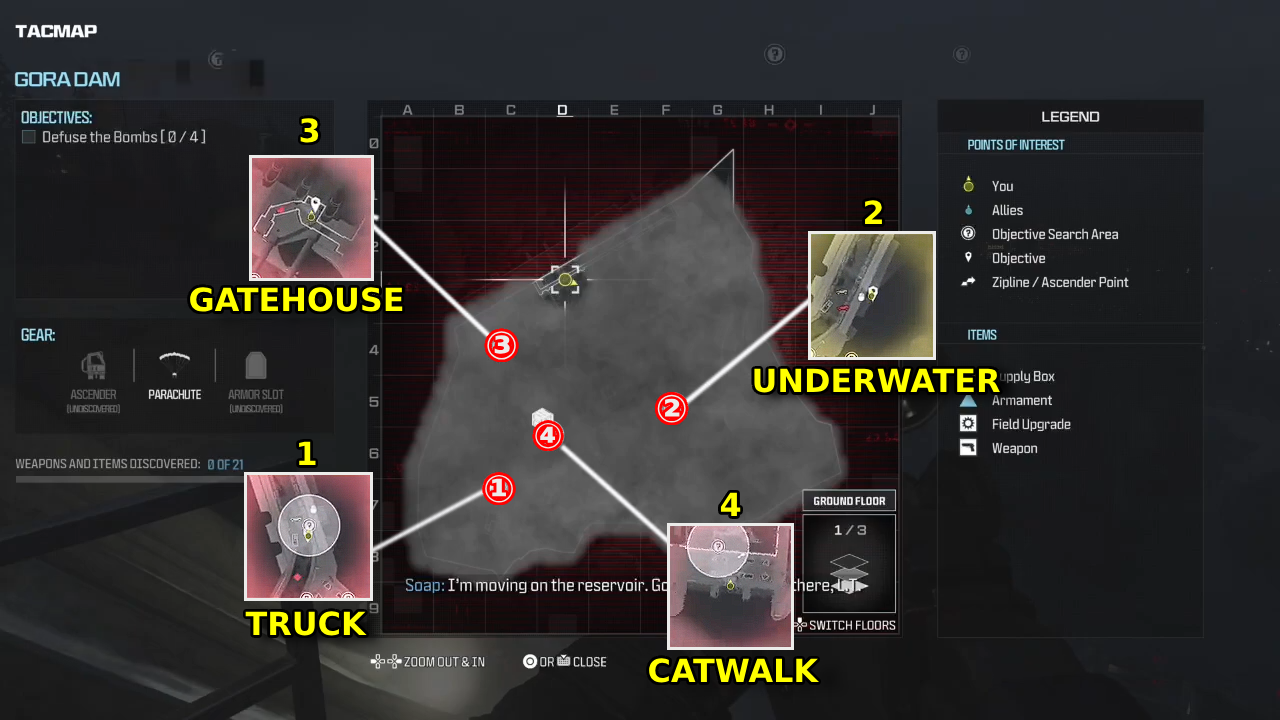Click the Weapon icon under Items

coord(966,447)
